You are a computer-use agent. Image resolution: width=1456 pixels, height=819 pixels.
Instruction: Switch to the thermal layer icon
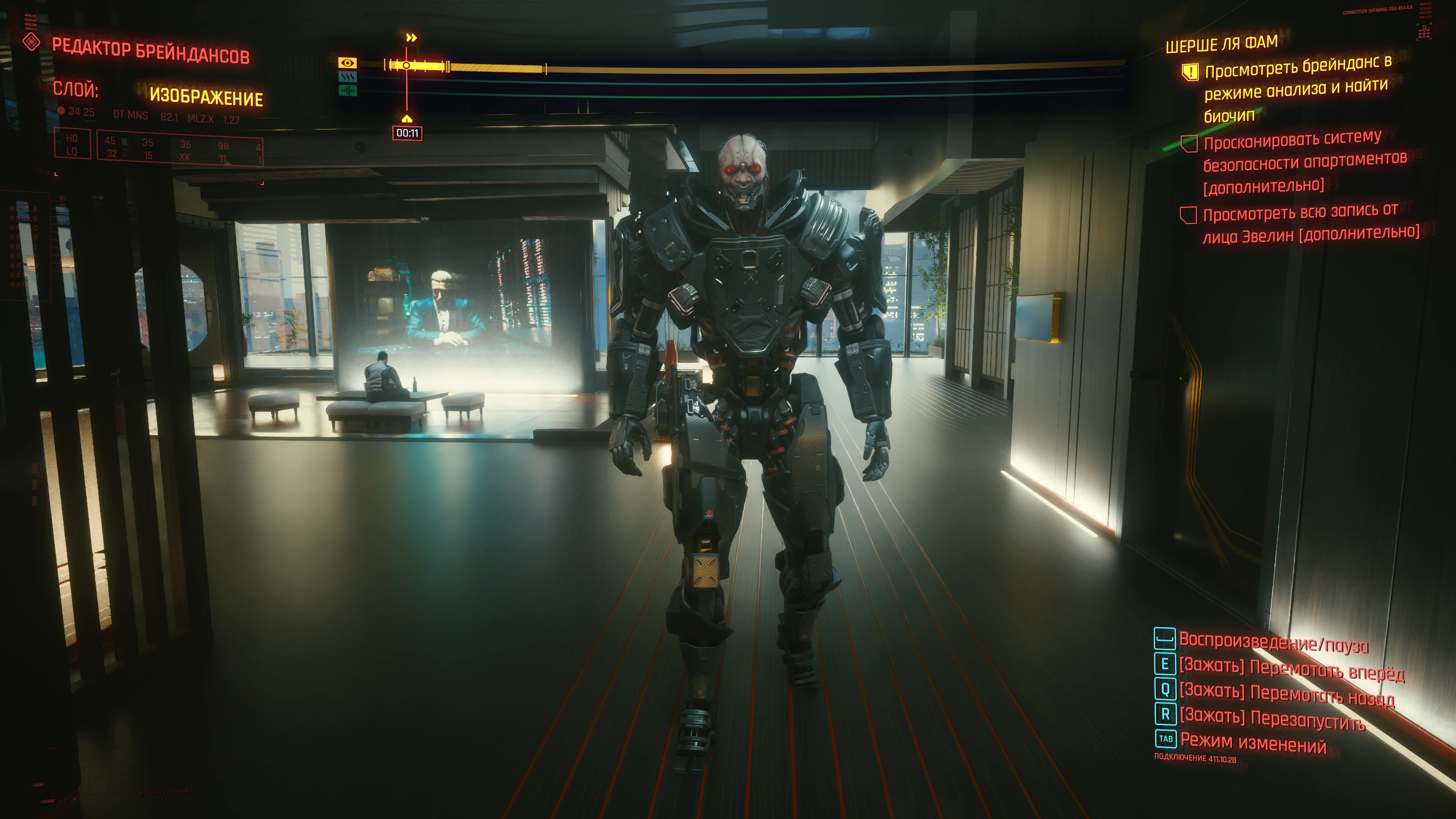tap(347, 77)
